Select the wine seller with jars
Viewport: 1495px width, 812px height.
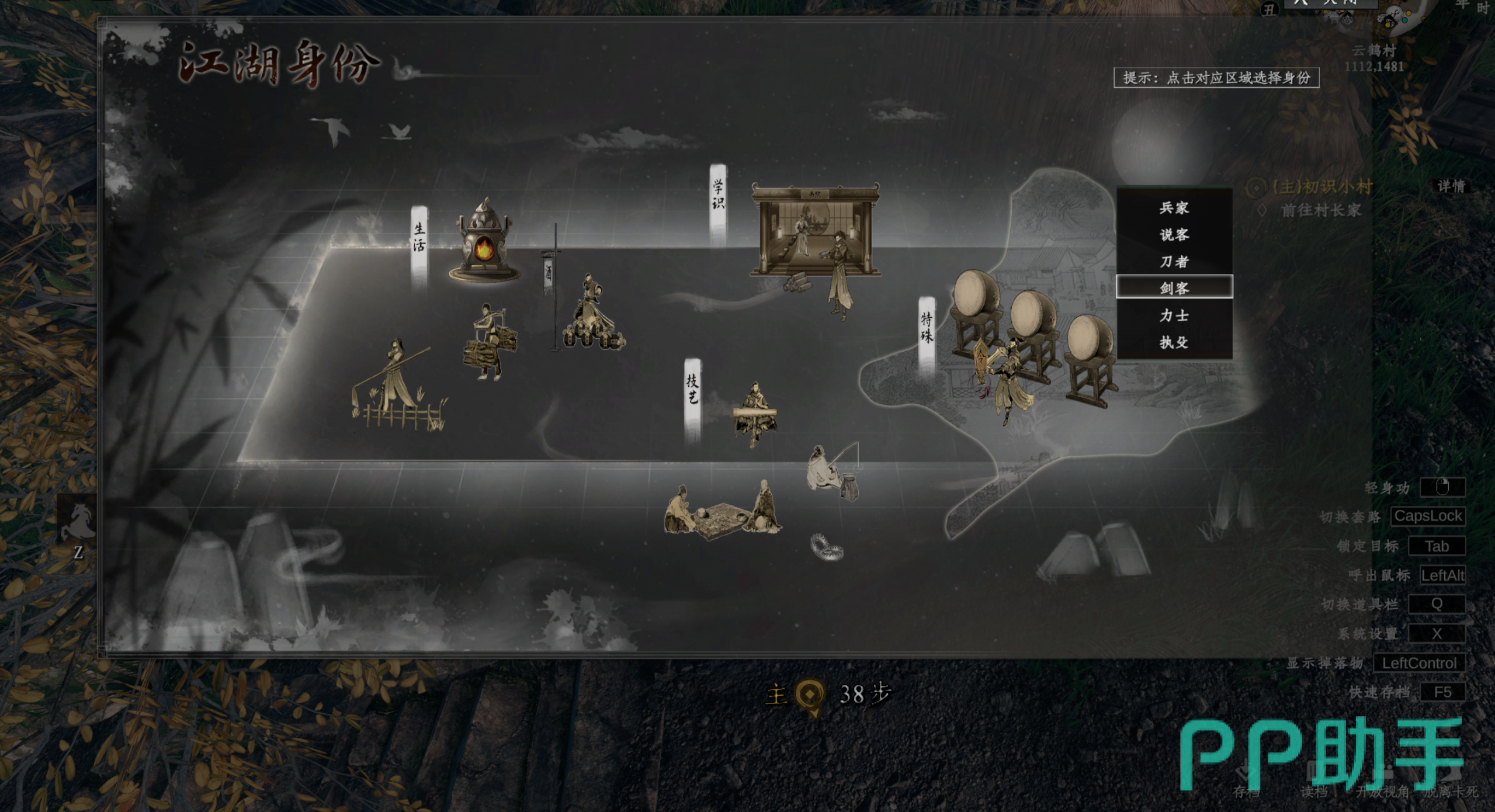(592, 315)
